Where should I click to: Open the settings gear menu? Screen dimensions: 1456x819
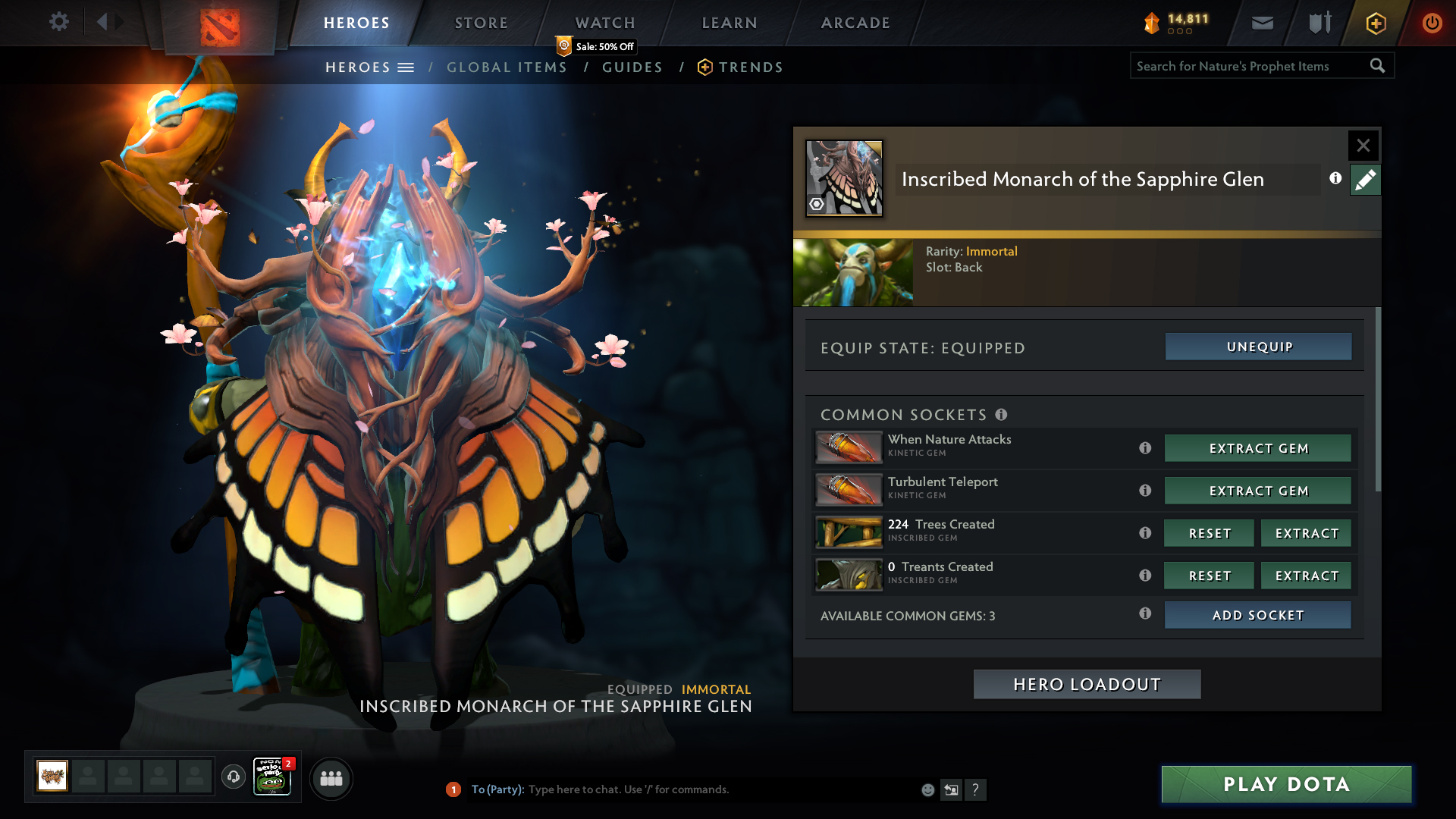tap(58, 22)
